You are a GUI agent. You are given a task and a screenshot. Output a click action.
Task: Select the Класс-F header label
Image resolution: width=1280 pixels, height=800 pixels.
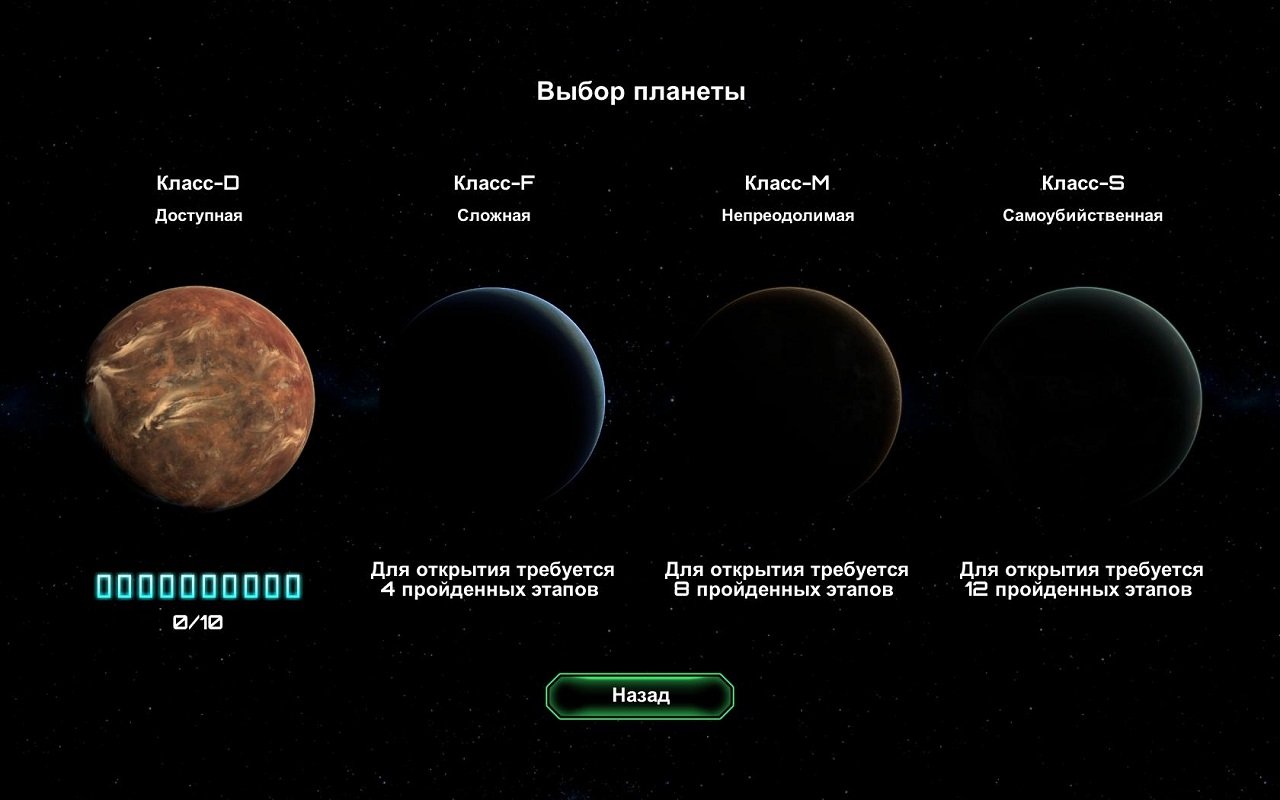495,183
